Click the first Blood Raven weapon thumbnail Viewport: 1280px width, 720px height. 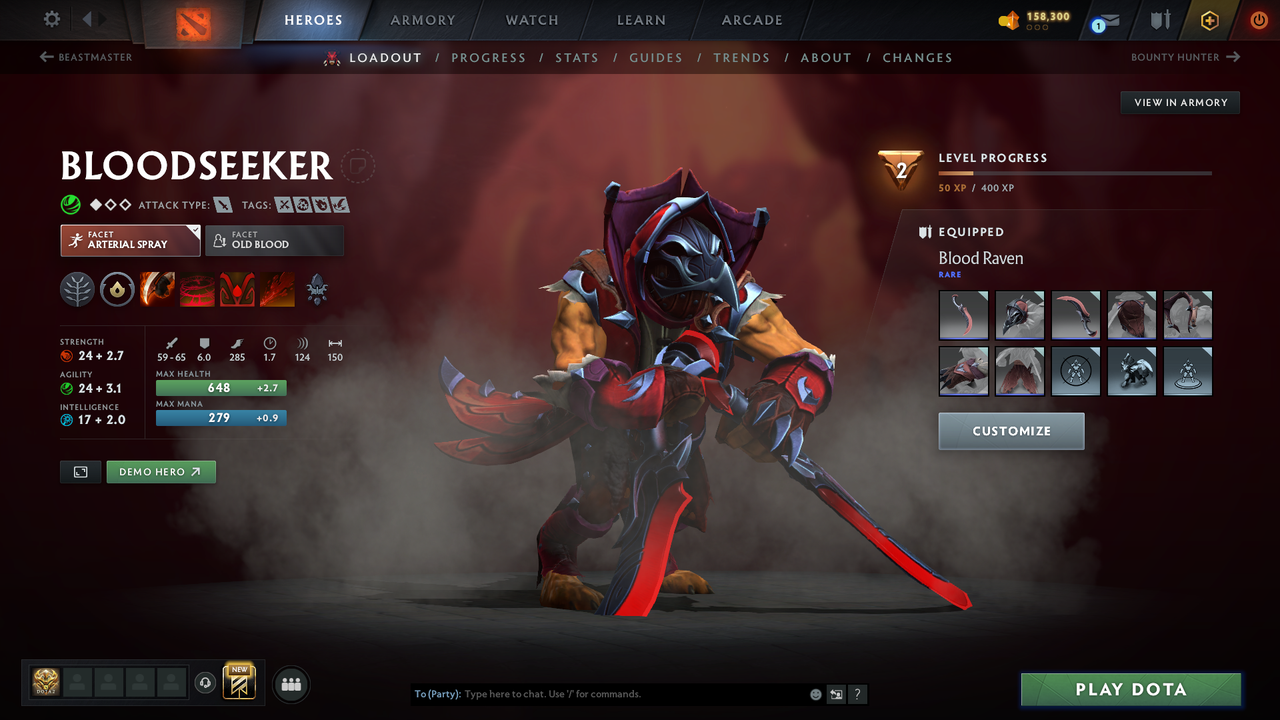click(963, 315)
